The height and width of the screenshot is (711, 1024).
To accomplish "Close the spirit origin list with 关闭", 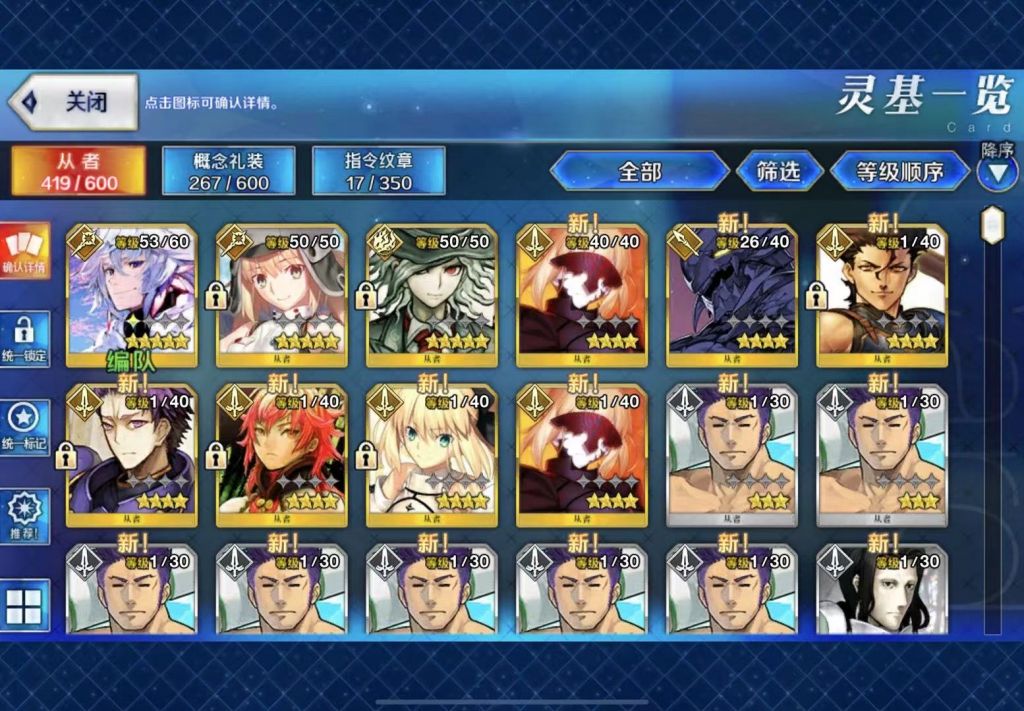I will tap(73, 102).
